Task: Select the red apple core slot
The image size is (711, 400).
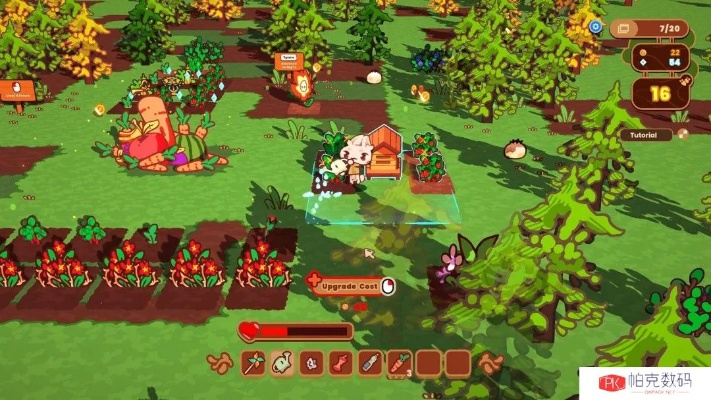Action: pyautogui.click(x=340, y=362)
